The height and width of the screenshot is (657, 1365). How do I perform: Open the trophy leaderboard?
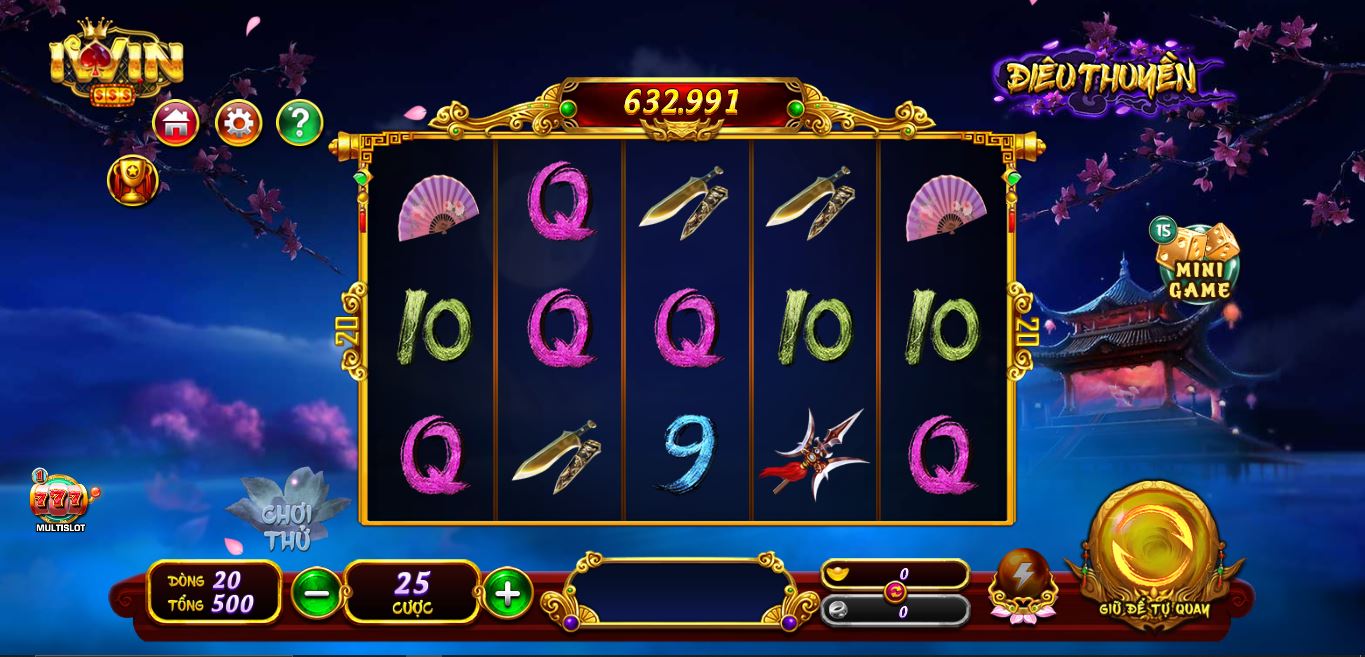pyautogui.click(x=132, y=181)
